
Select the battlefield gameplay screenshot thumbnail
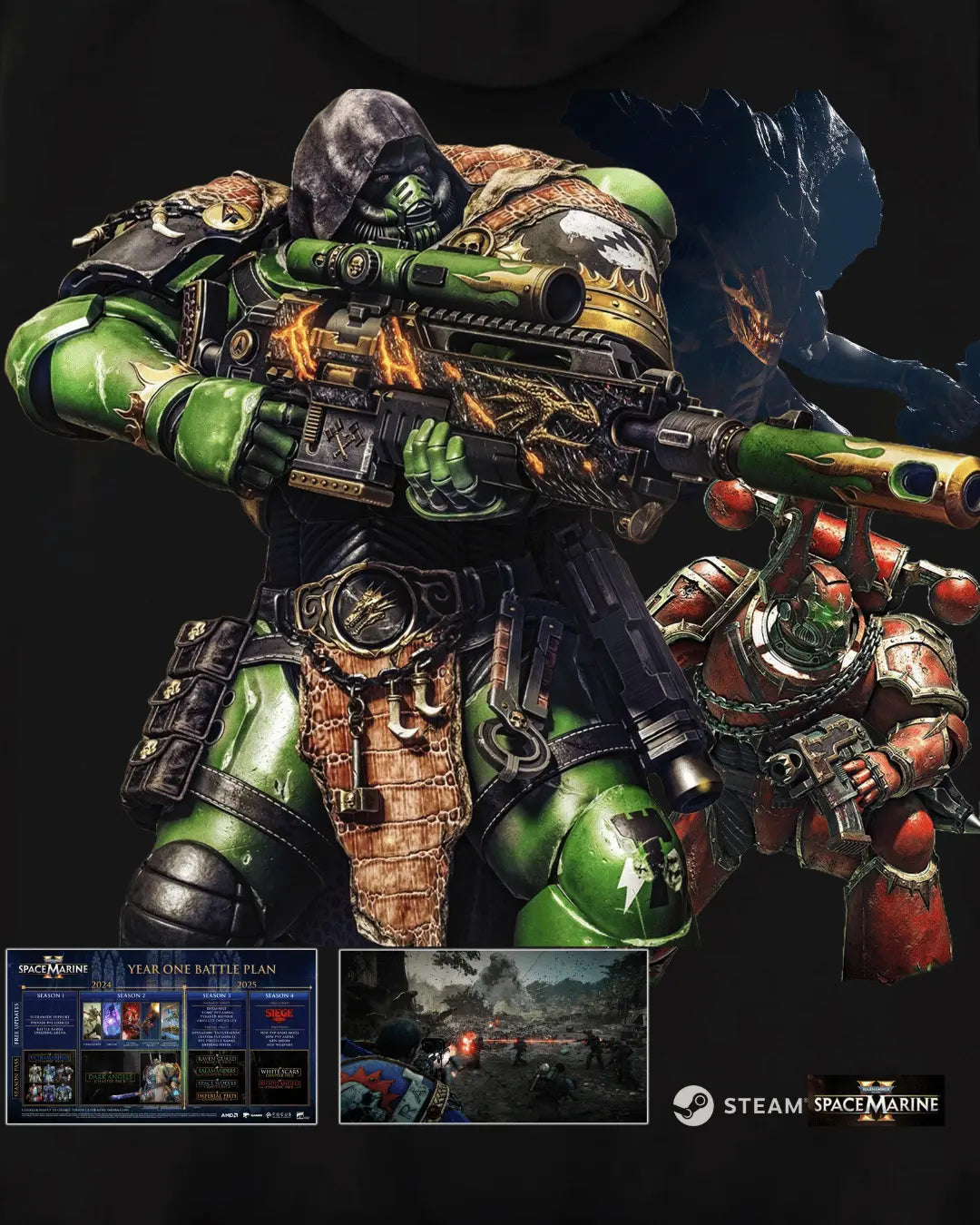click(493, 1036)
